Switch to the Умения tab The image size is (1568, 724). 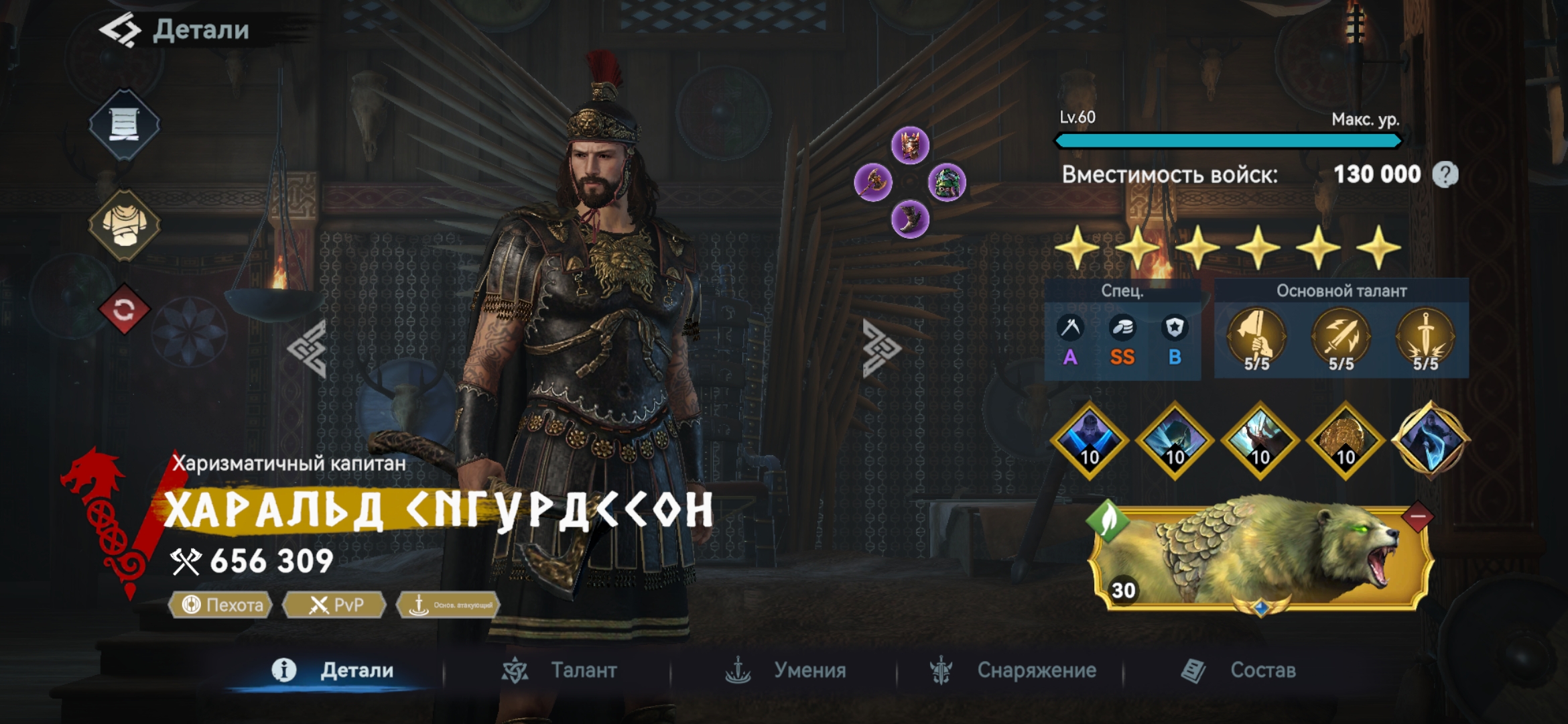[787, 670]
